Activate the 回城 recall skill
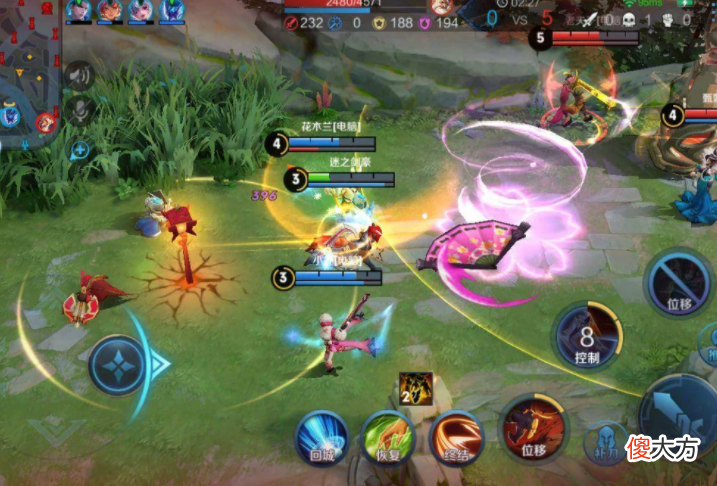The width and height of the screenshot is (717, 486). pos(321,438)
